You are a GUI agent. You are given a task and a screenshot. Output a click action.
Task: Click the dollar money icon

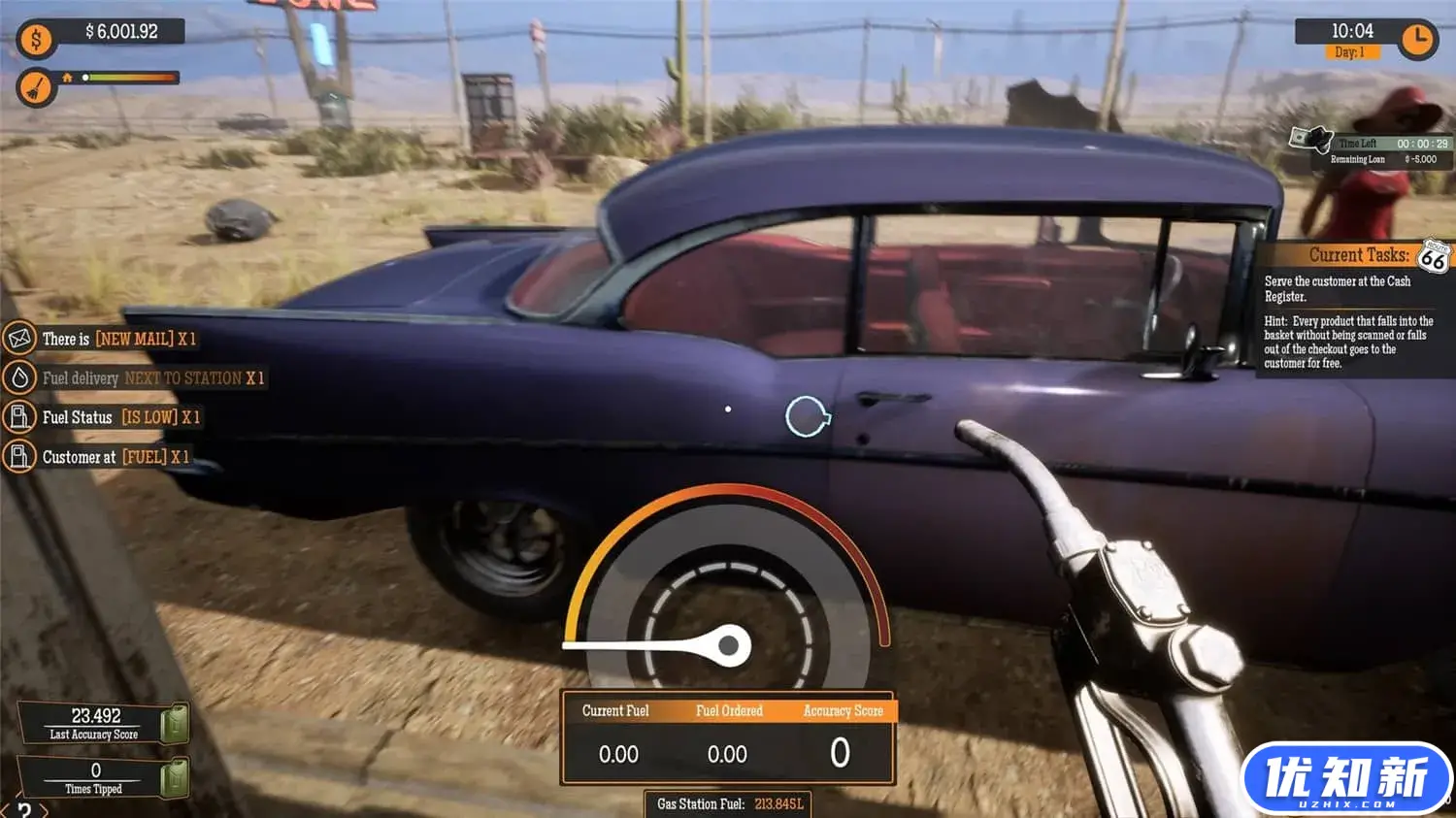[36, 40]
